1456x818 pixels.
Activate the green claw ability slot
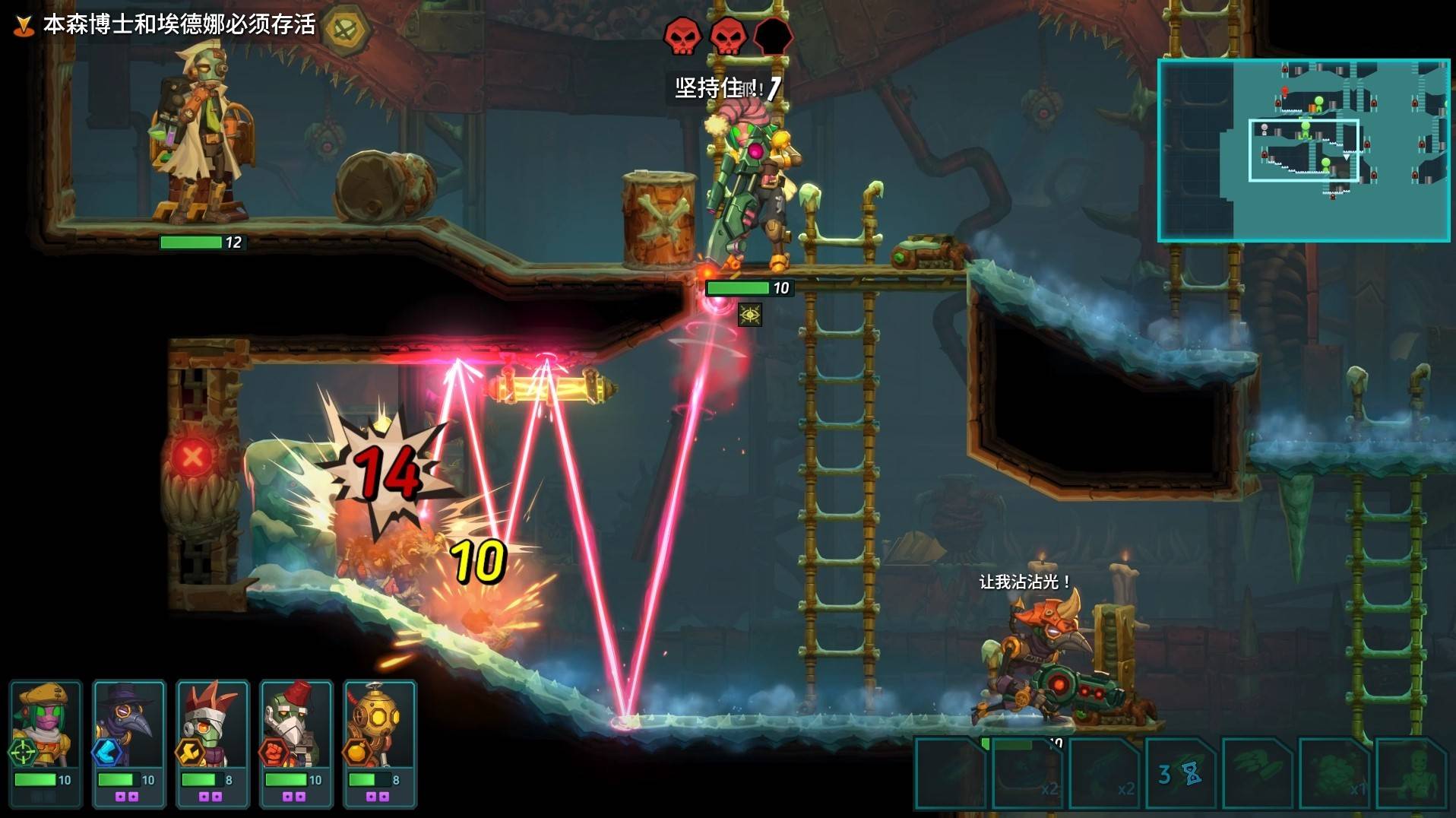click(x=1257, y=774)
